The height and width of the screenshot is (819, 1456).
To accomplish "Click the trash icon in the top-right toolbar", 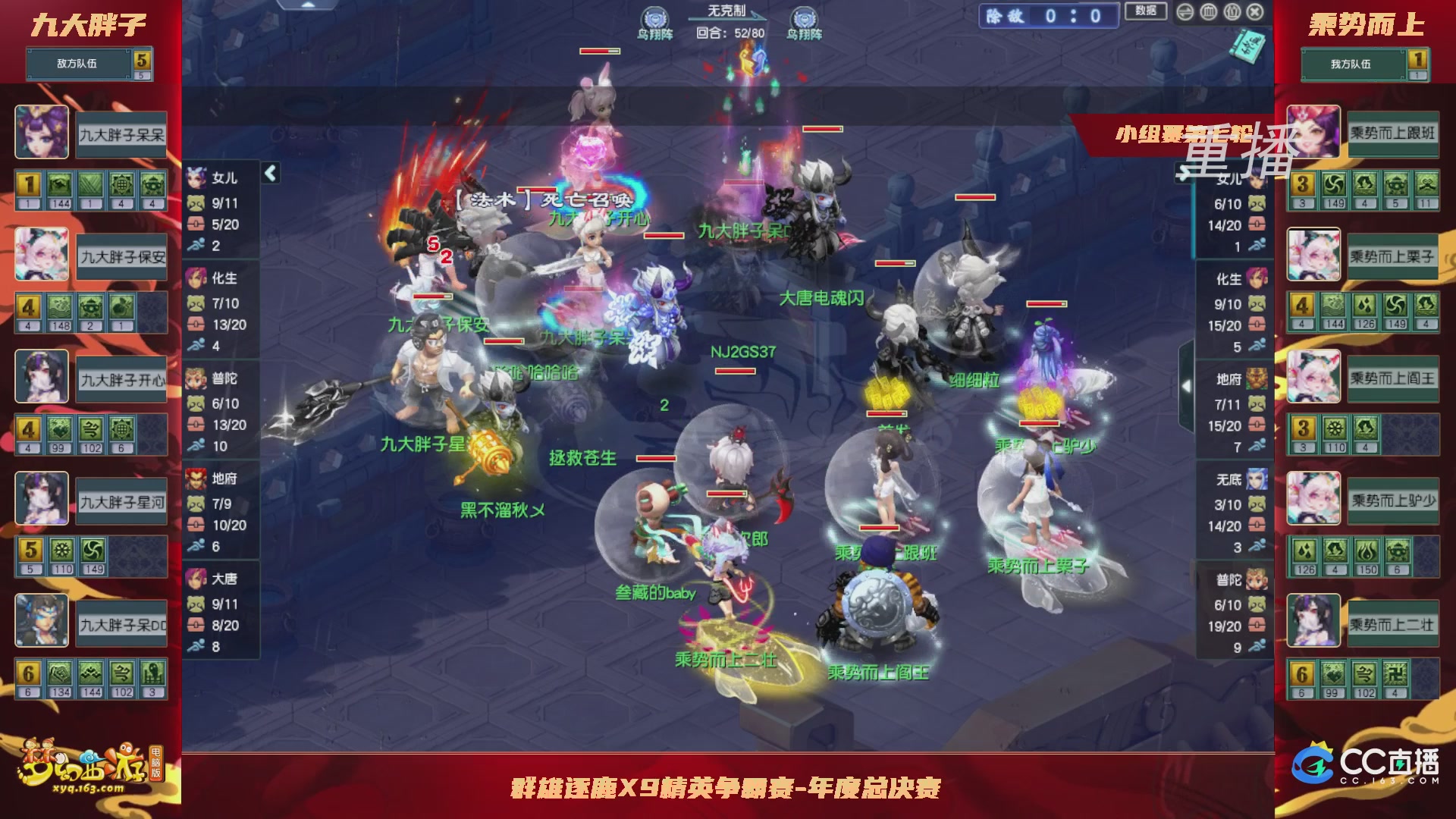I will 1209,11.
